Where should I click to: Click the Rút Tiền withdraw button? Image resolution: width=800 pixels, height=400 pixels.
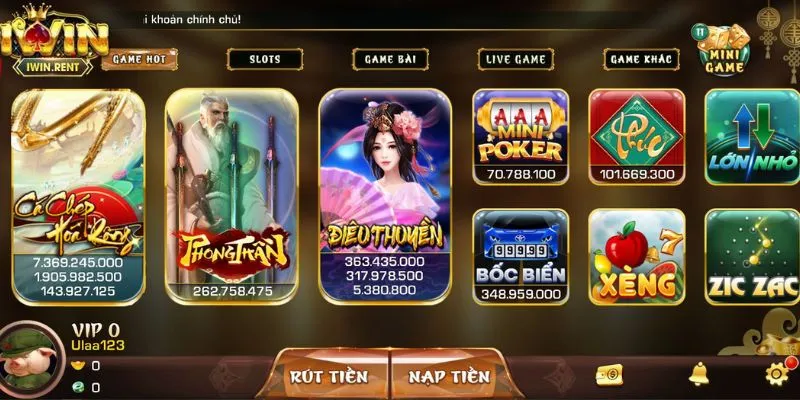coord(328,376)
